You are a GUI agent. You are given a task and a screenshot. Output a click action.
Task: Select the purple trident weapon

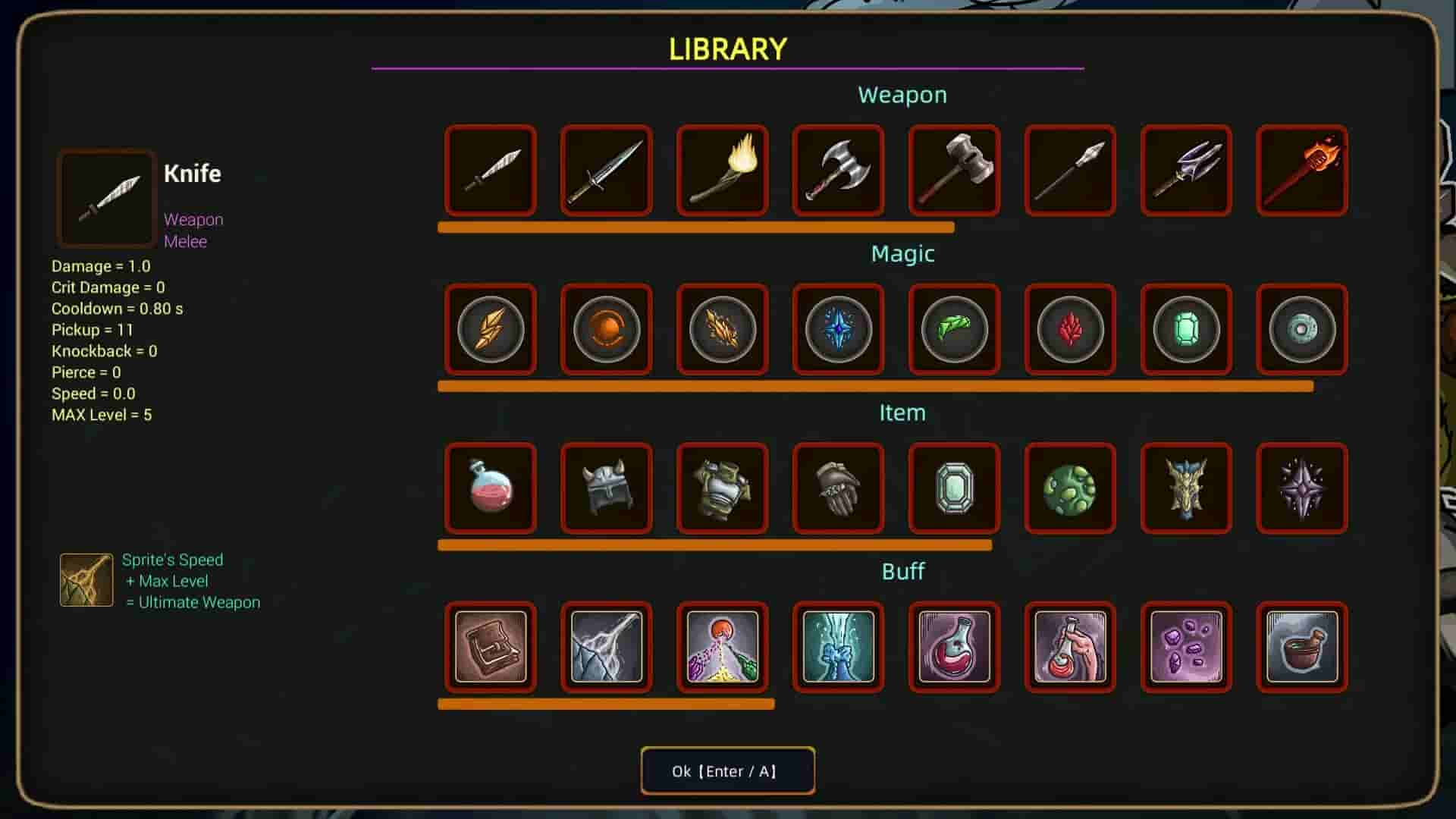(1186, 171)
